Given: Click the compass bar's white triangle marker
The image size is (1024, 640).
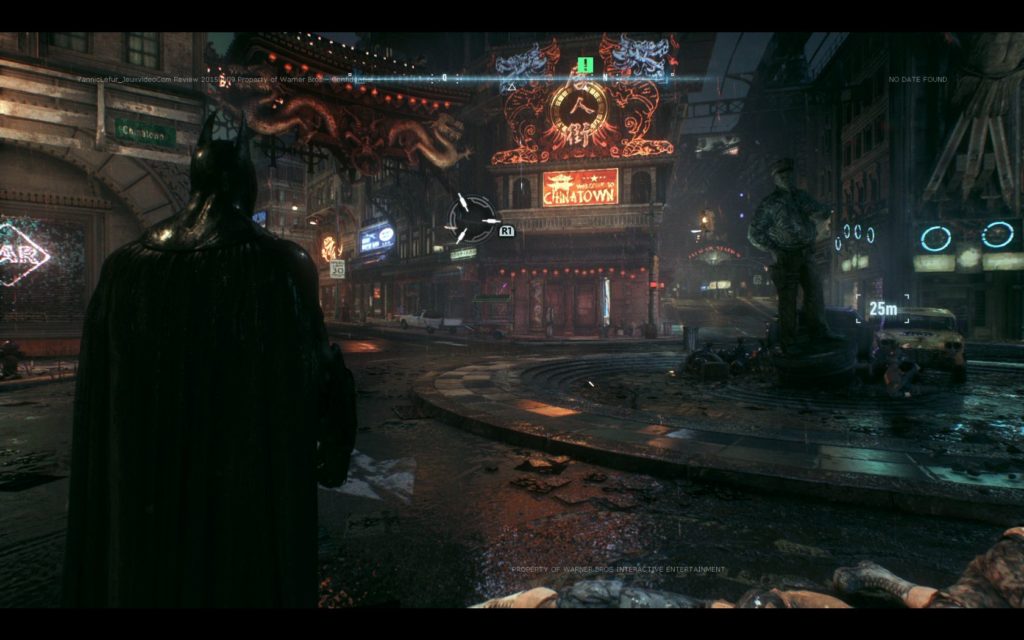Looking at the screenshot, I should (x=511, y=87).
